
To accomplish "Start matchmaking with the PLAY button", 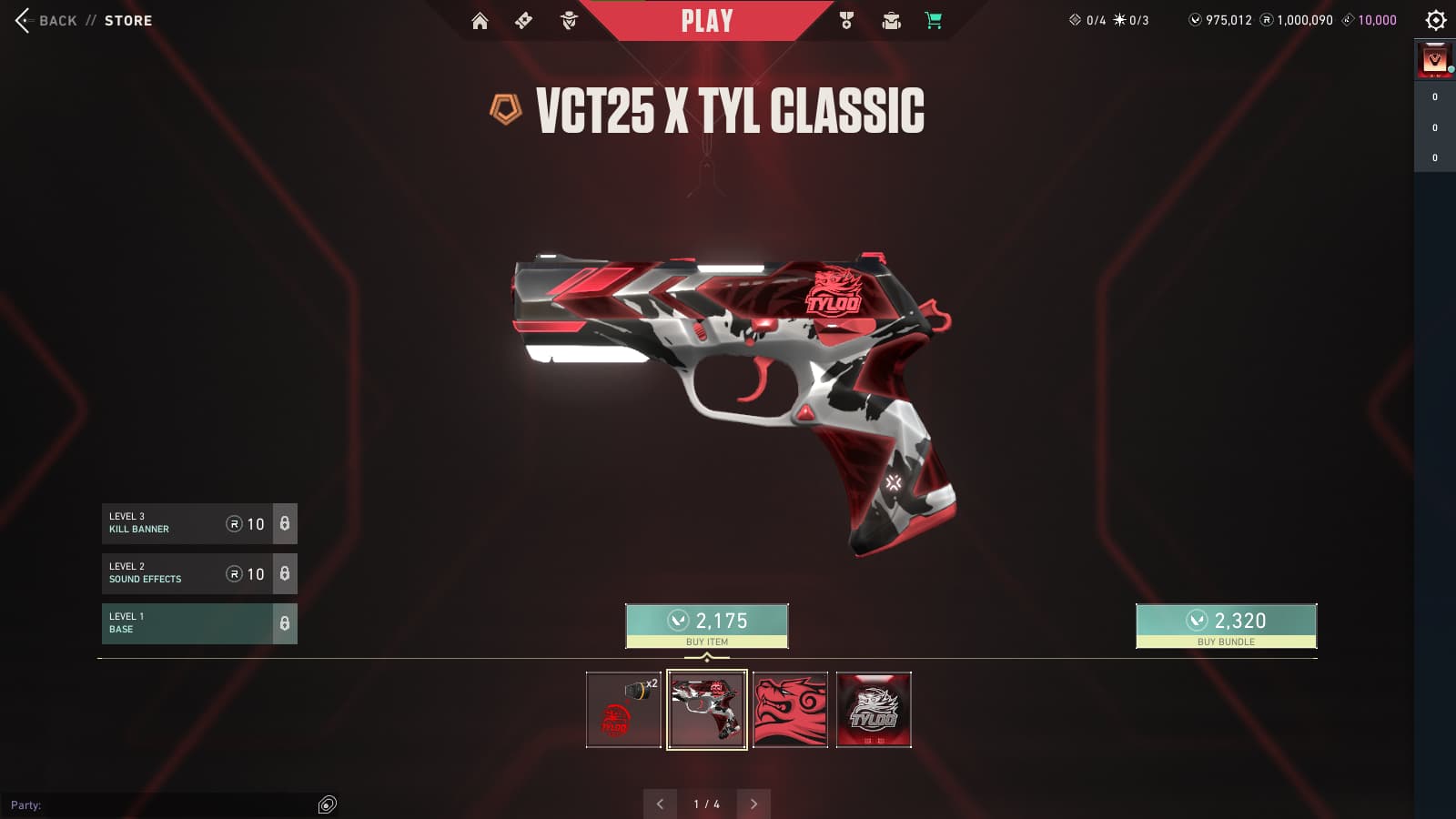I will (707, 21).
